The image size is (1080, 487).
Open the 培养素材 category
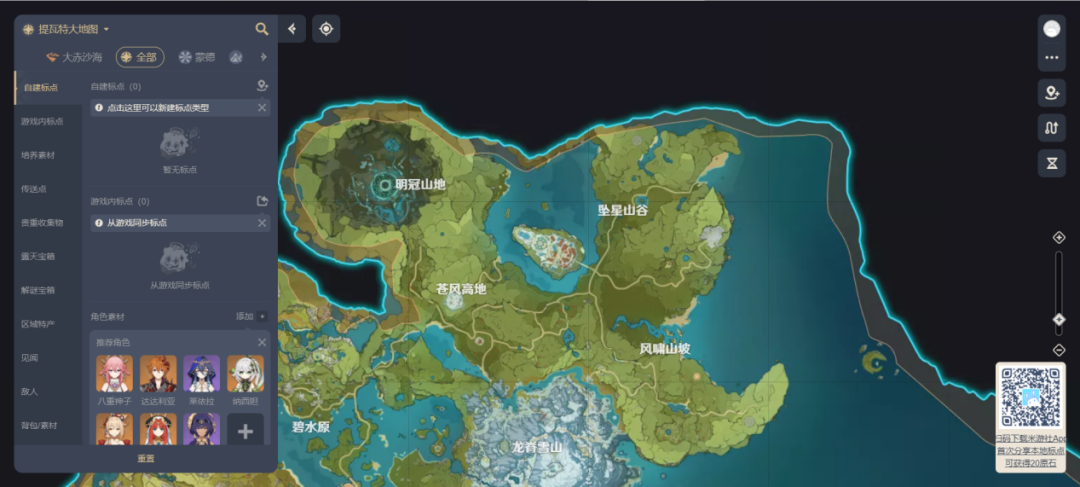[39, 155]
